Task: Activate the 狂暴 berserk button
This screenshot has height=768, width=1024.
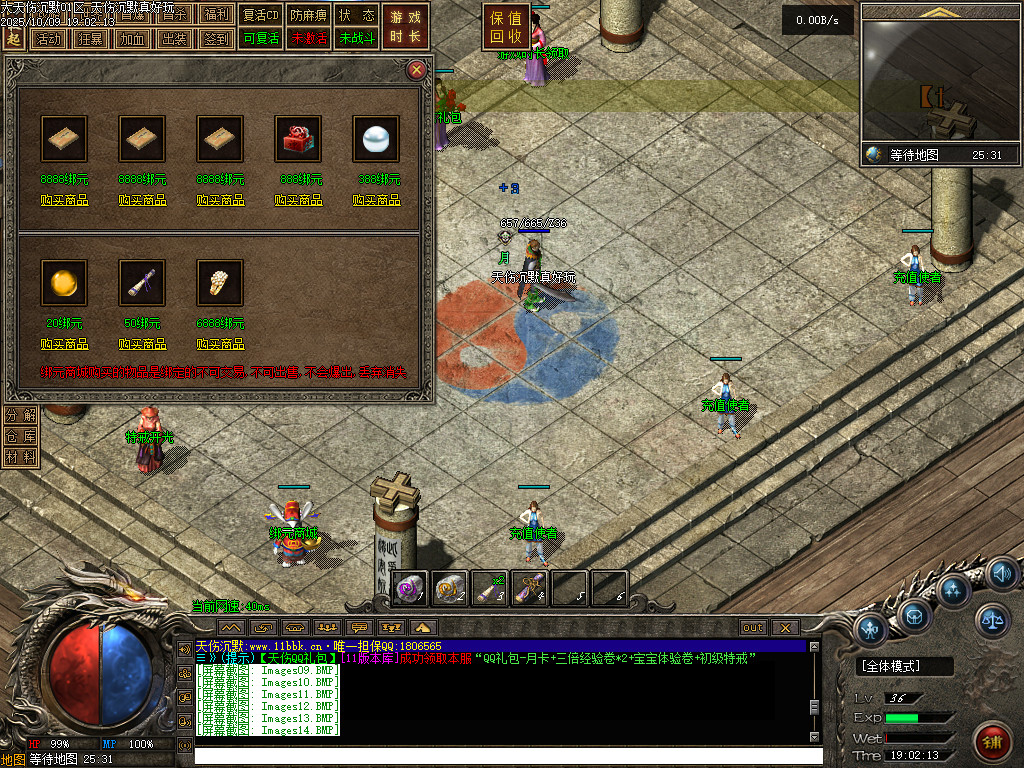Action: click(89, 39)
